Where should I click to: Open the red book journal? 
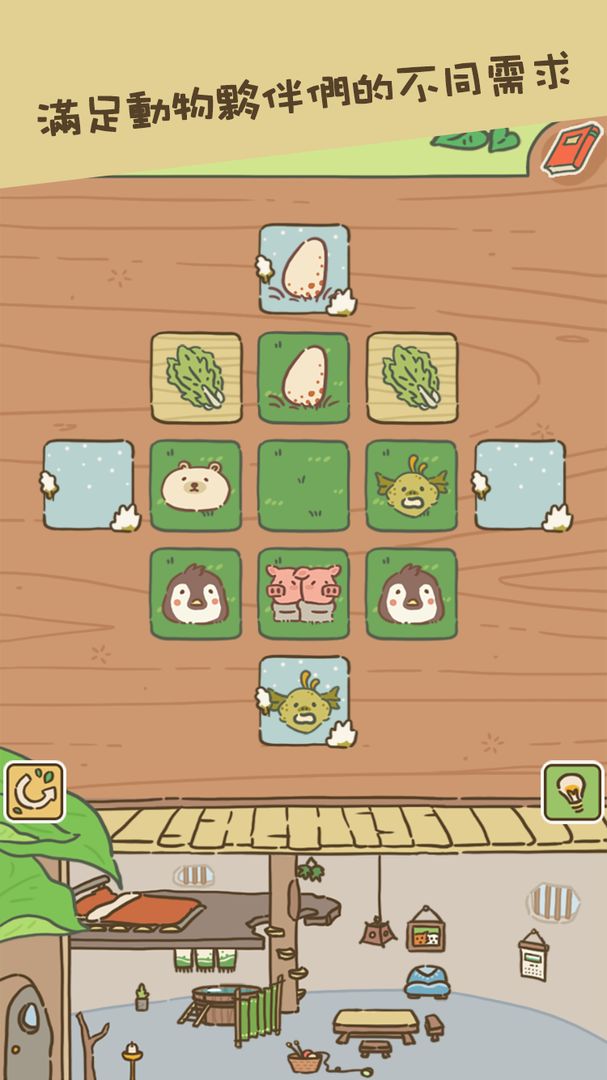[x=571, y=148]
